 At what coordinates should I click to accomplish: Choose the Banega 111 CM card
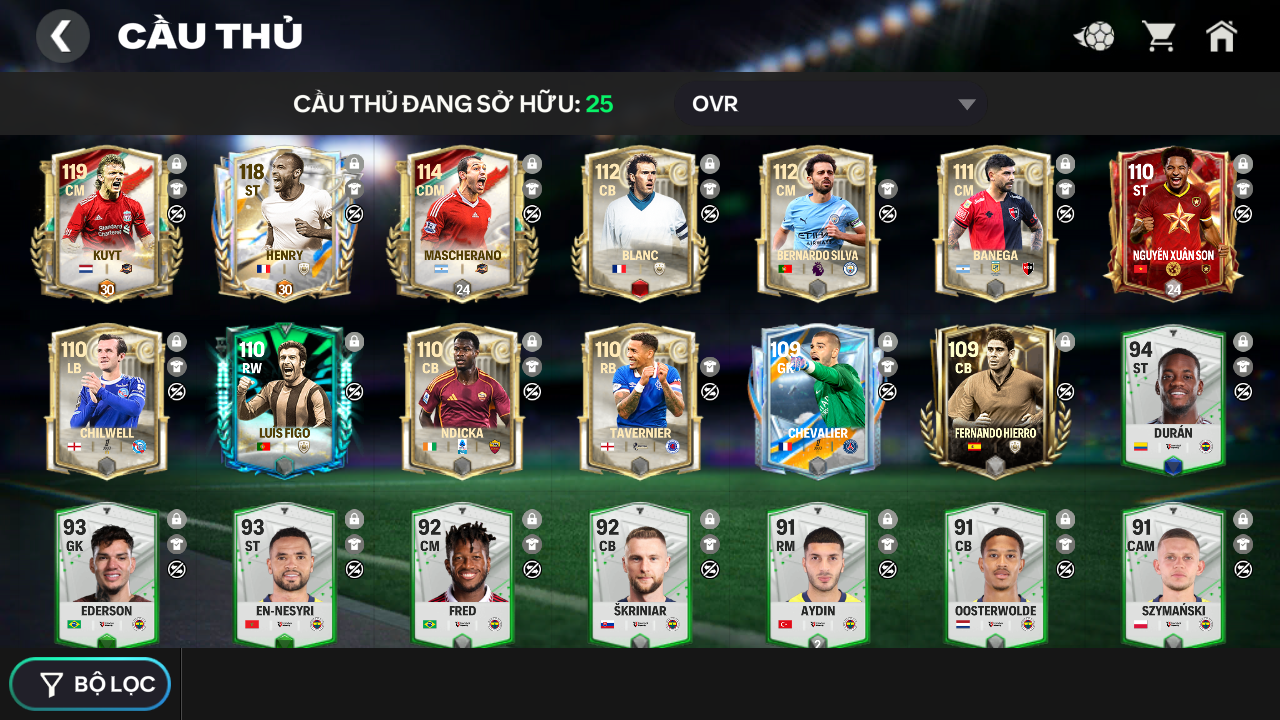(995, 224)
